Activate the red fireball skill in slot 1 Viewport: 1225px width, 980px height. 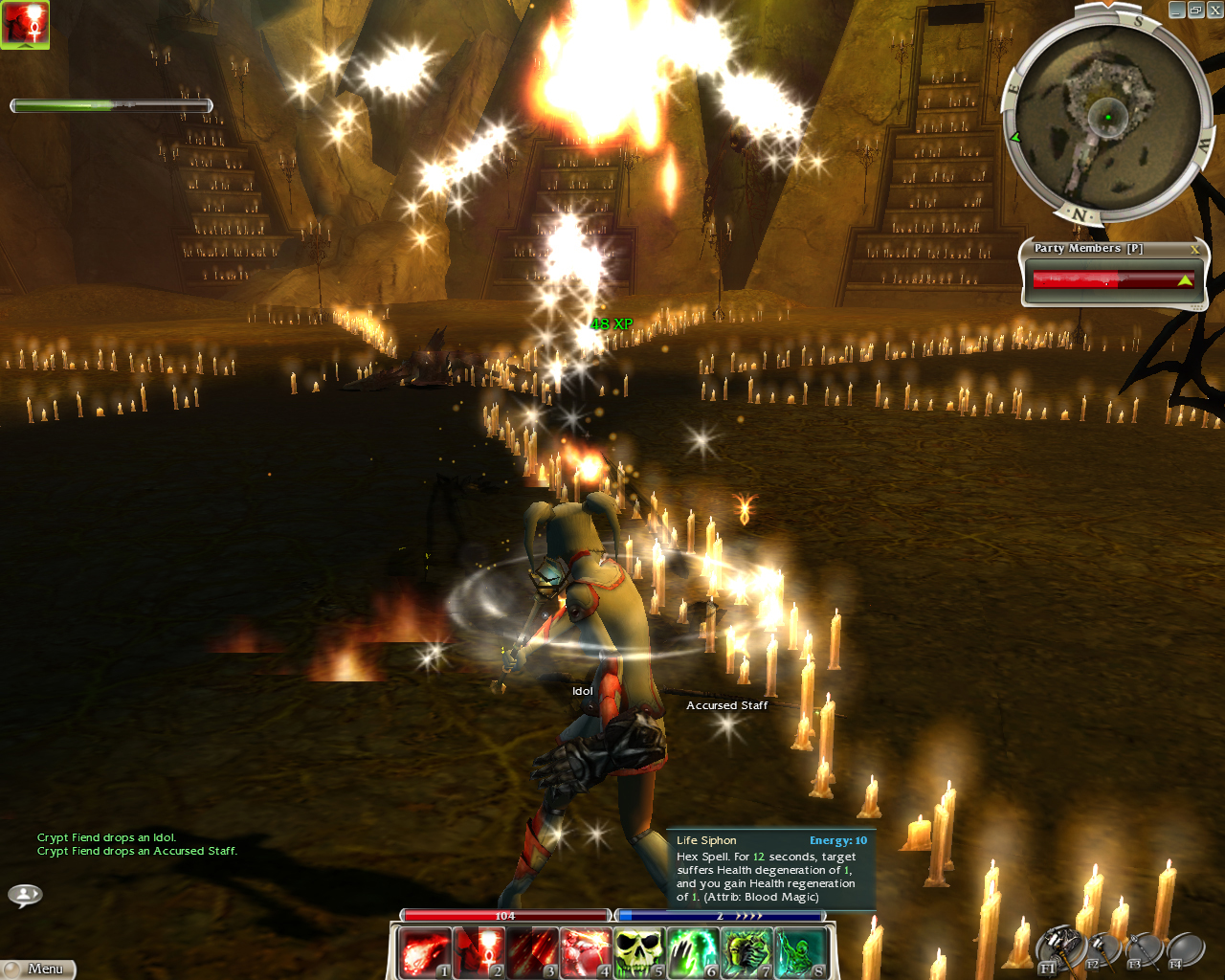pos(424,953)
